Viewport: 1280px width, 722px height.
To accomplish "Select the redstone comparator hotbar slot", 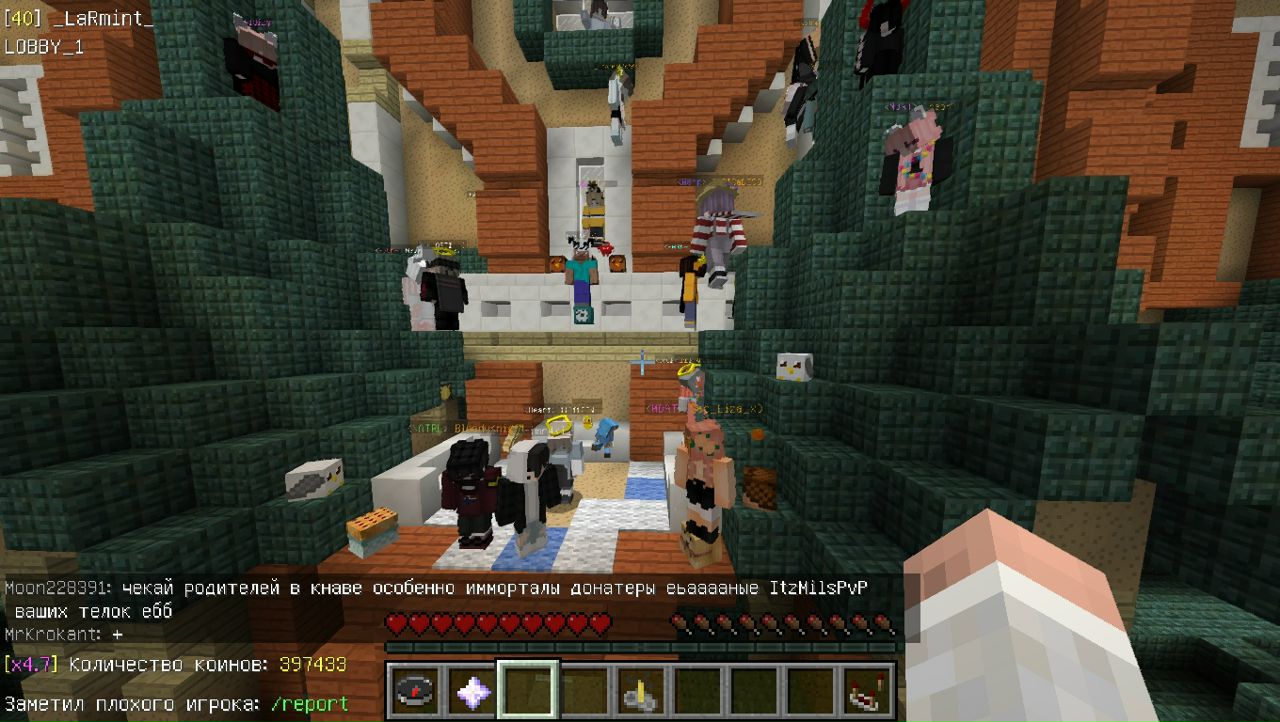I will (x=864, y=690).
